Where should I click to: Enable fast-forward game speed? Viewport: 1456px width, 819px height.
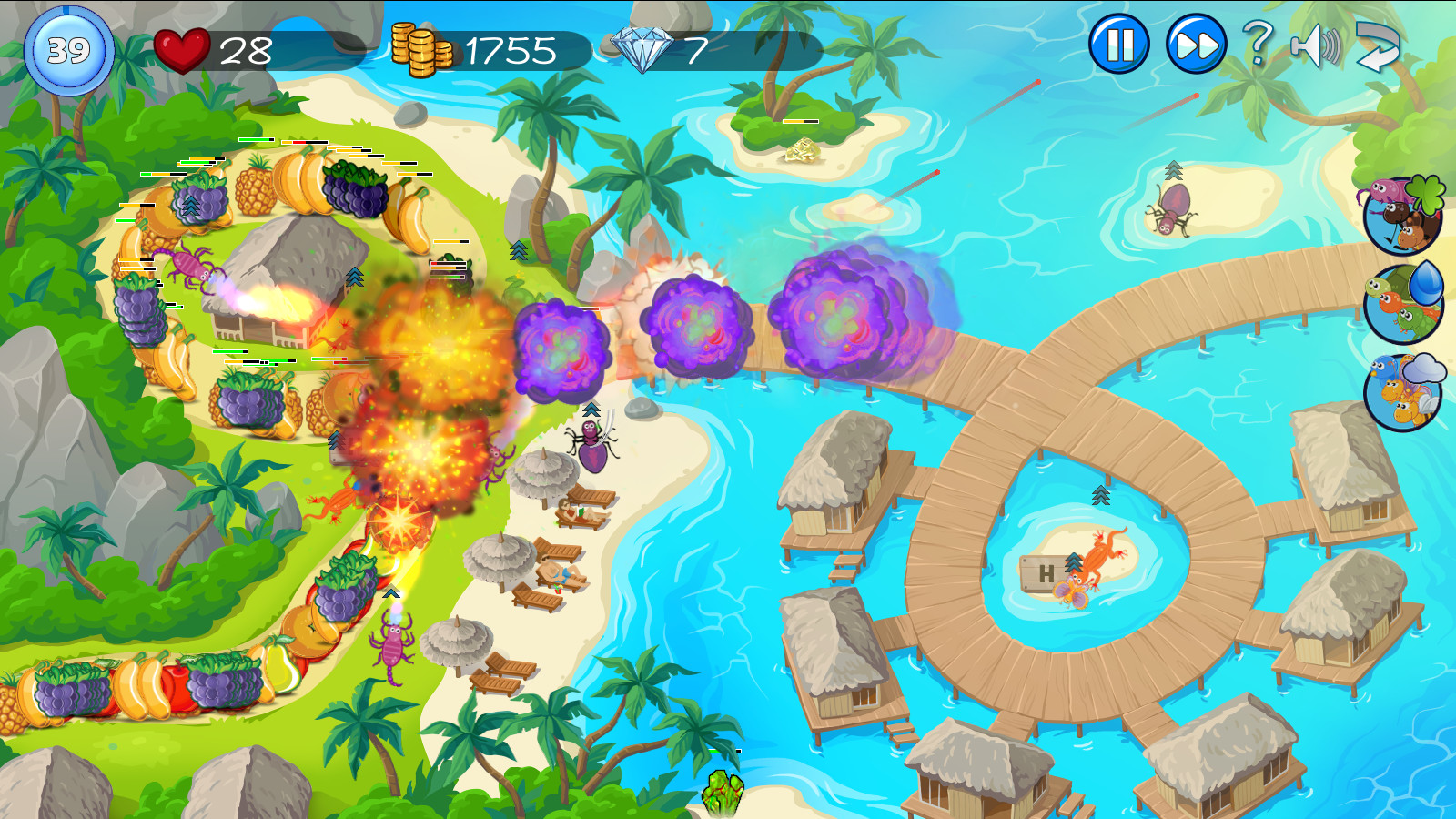pos(1192,43)
